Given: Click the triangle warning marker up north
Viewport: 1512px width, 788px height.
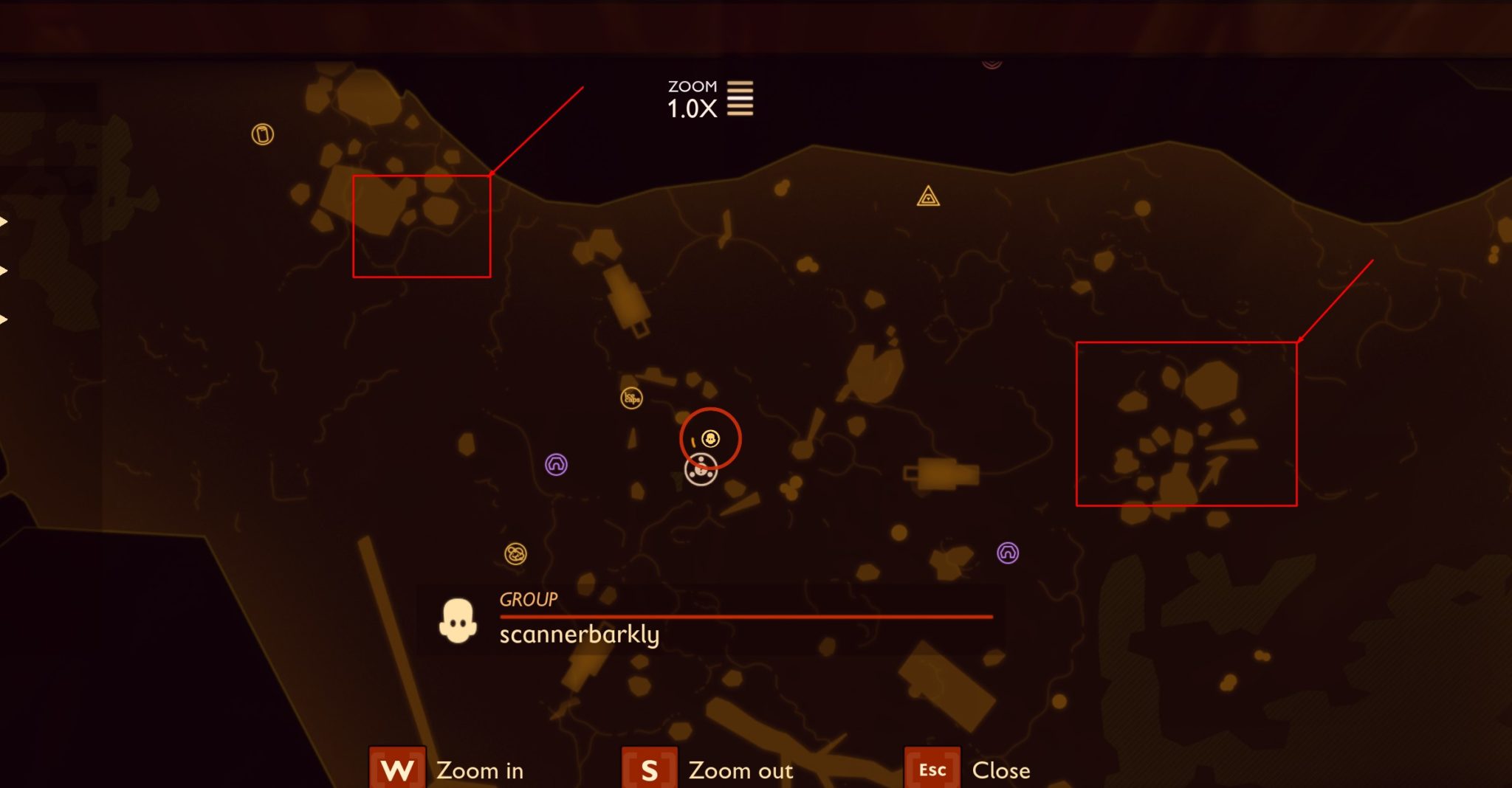Looking at the screenshot, I should click(x=926, y=198).
